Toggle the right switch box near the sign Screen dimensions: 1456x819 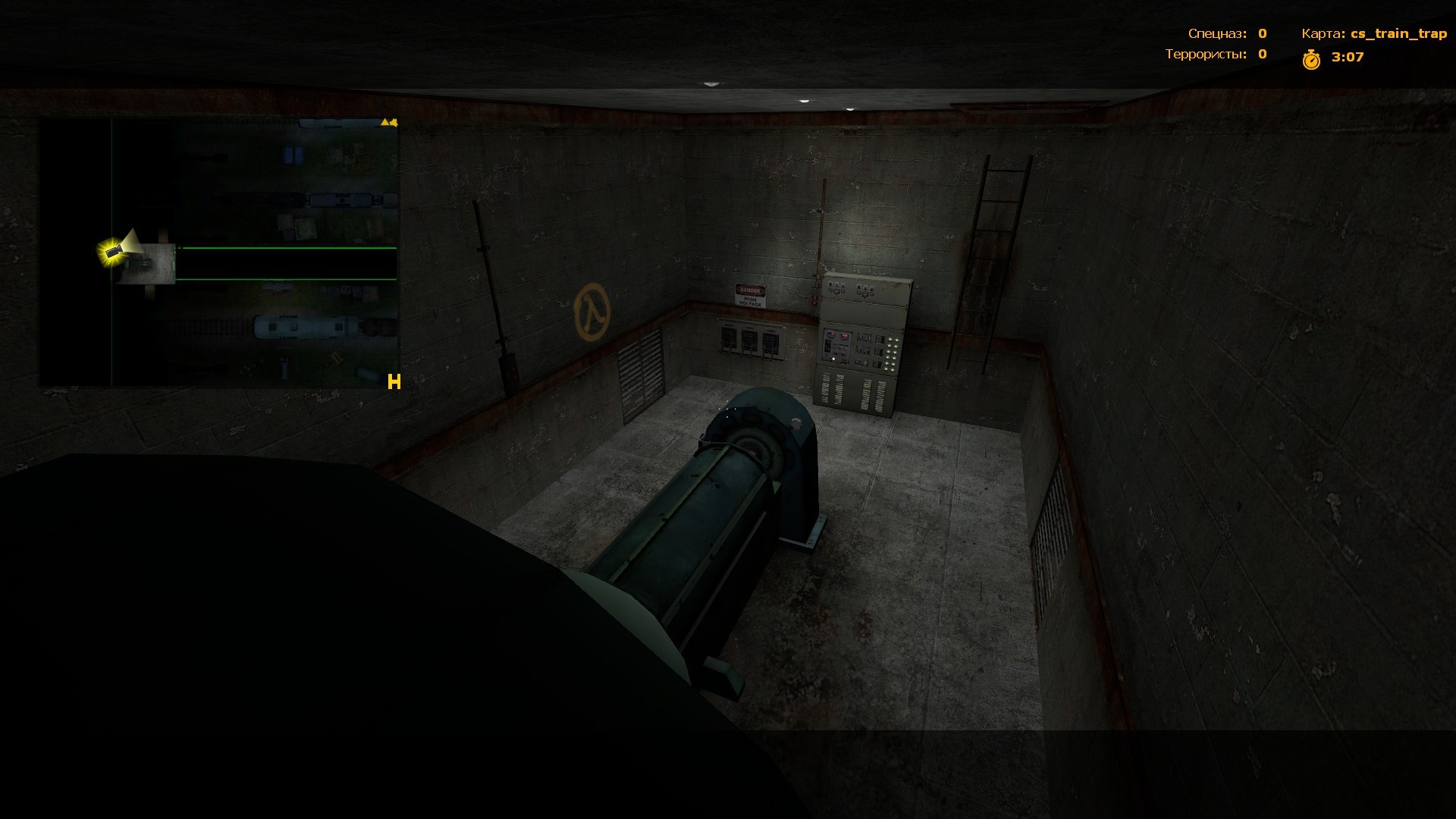pos(772,343)
